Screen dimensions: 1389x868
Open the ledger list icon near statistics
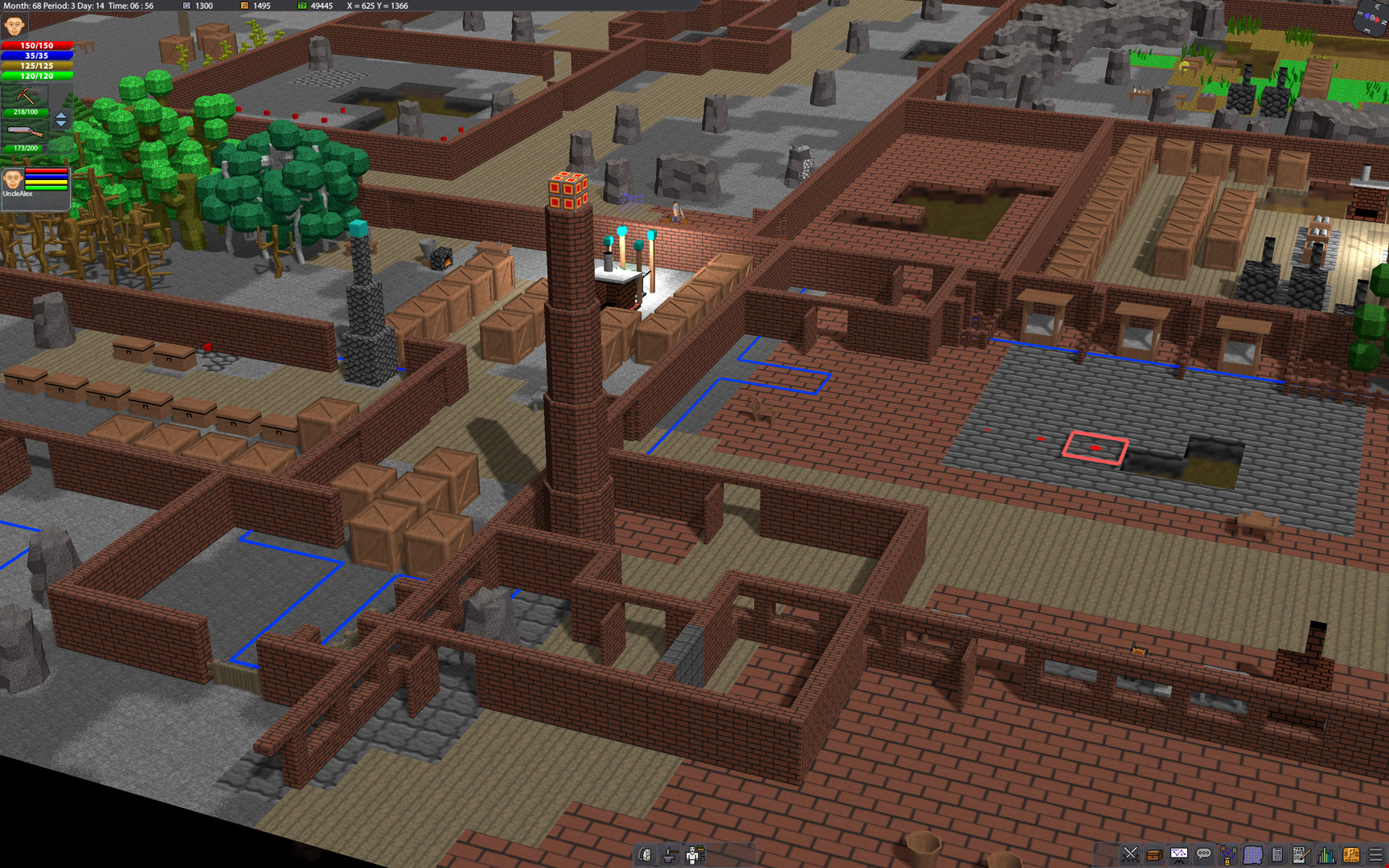pyautogui.click(x=1277, y=854)
